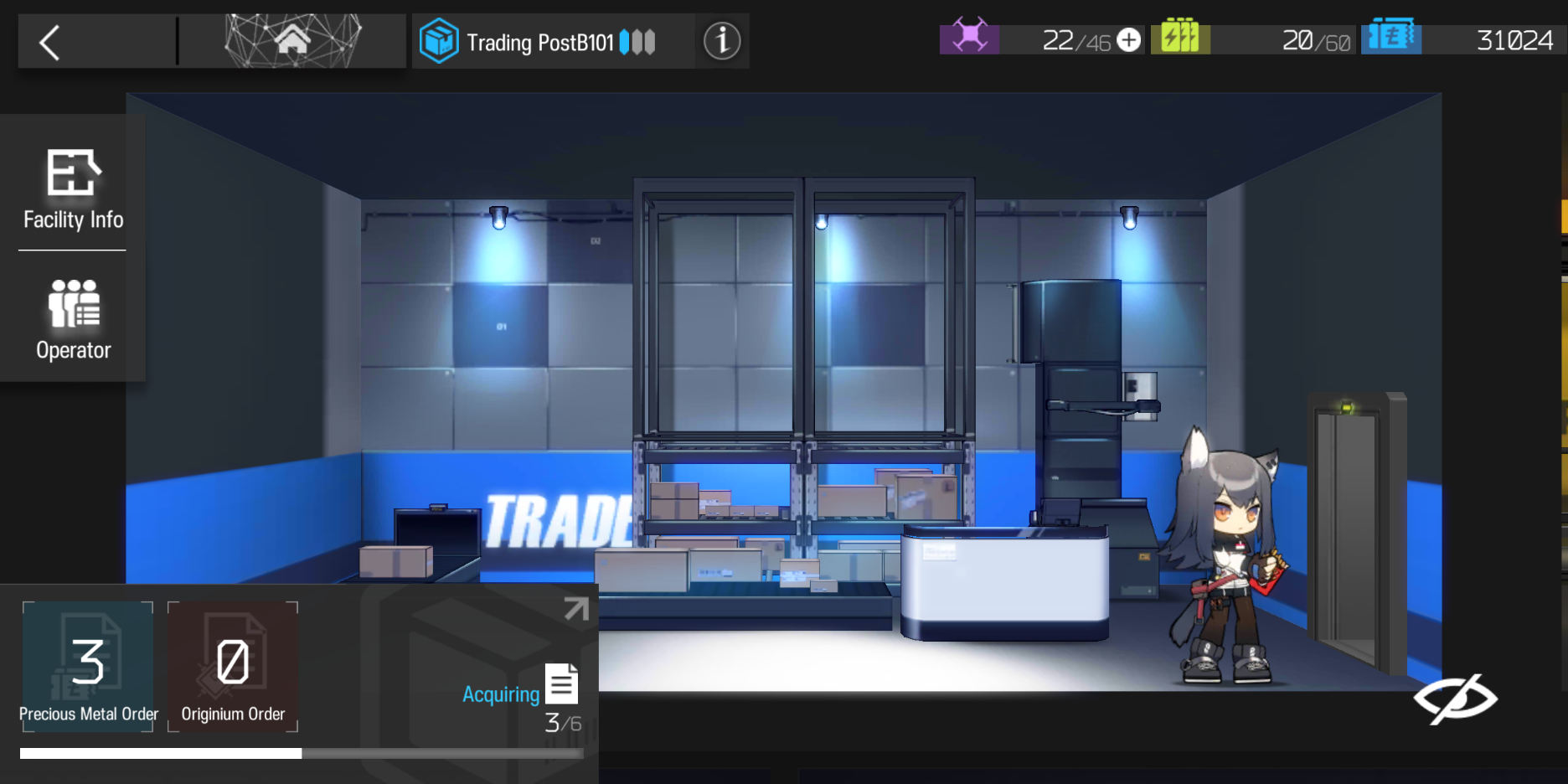Click the Trading Post cube icon
Screen dimensions: 1568x784
[438, 39]
